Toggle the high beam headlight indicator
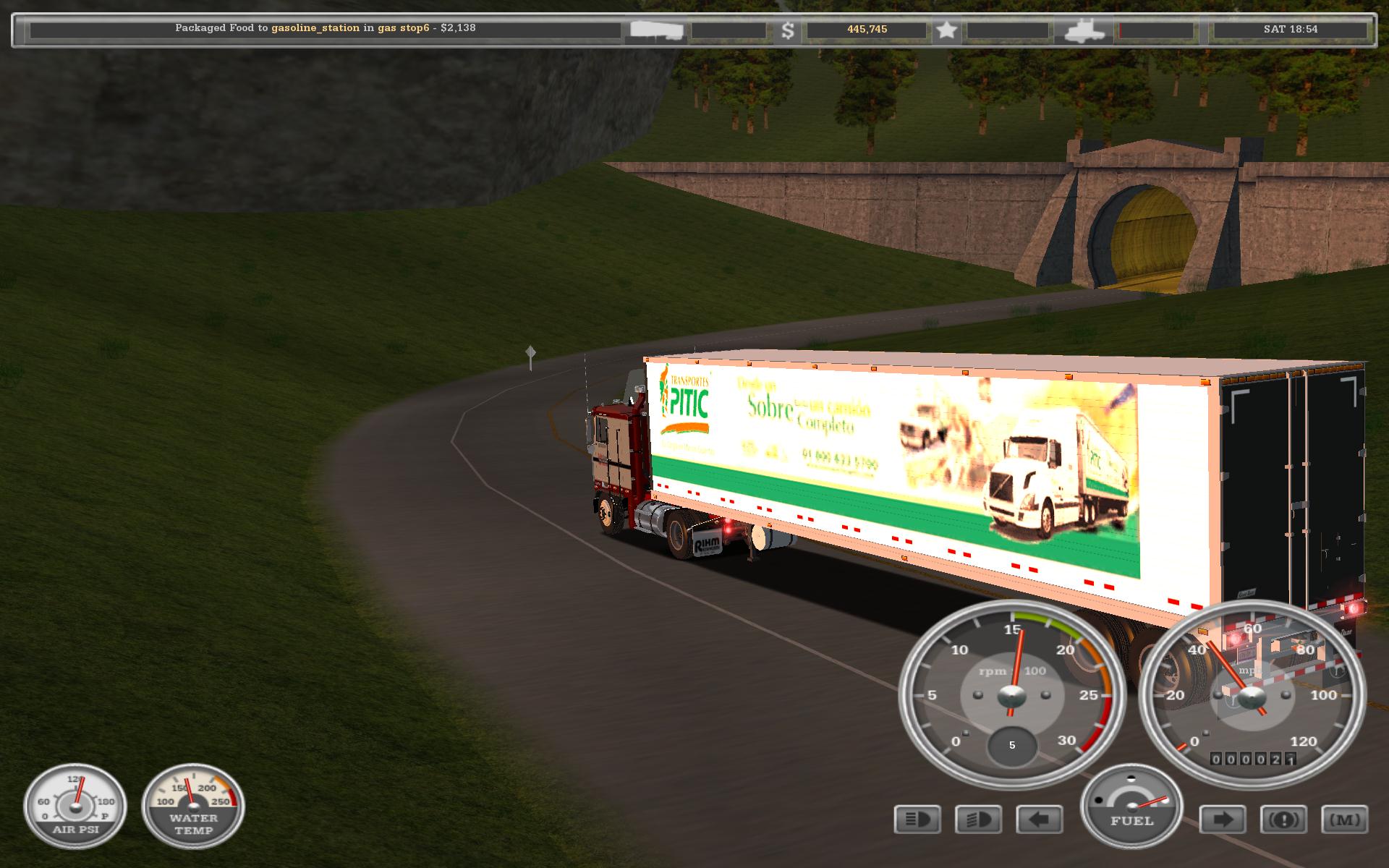 [x=917, y=820]
